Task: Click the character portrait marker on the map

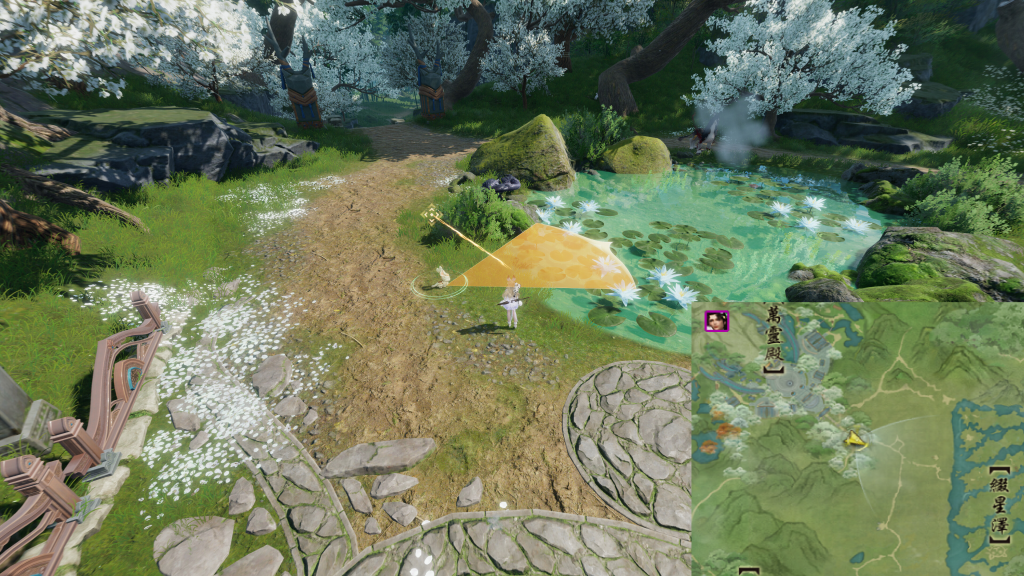Action: tap(717, 321)
